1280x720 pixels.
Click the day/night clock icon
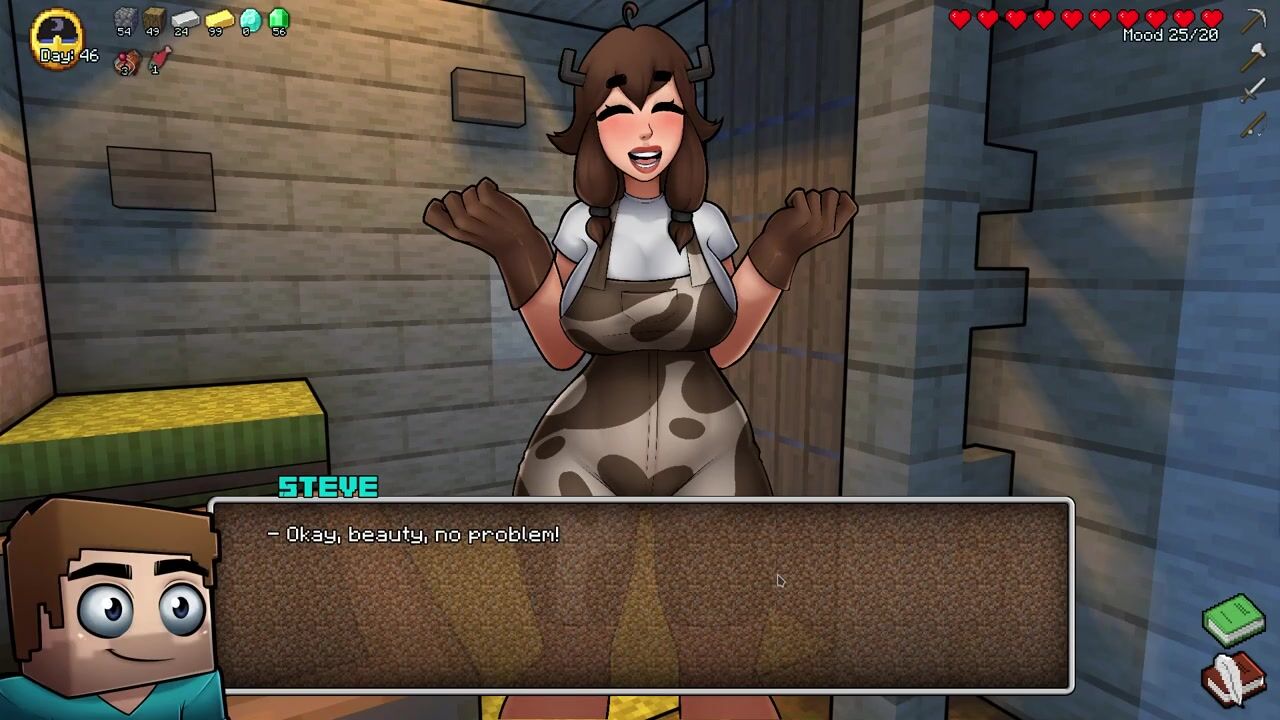[57, 35]
